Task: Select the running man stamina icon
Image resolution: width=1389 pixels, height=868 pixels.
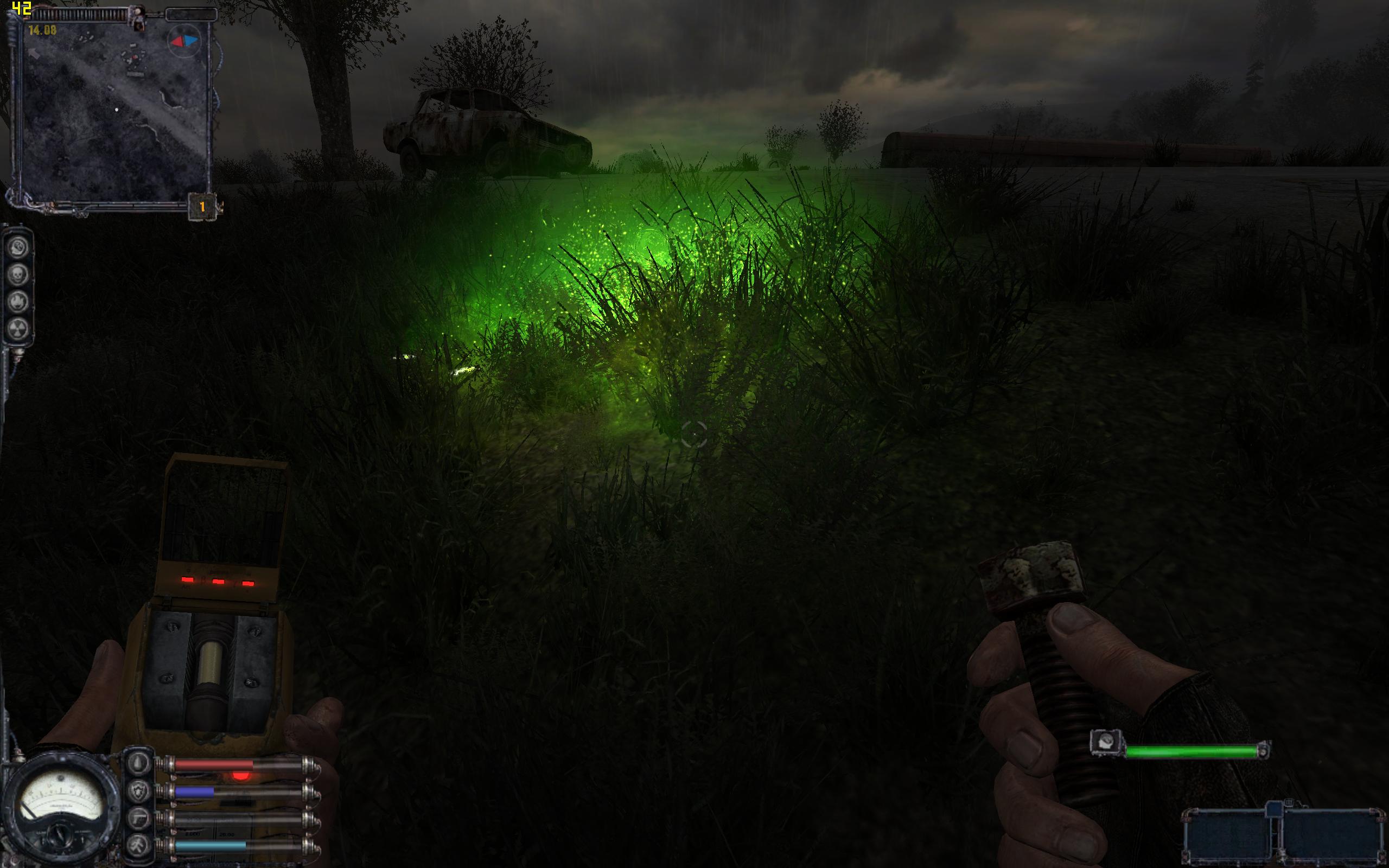Action: click(139, 845)
